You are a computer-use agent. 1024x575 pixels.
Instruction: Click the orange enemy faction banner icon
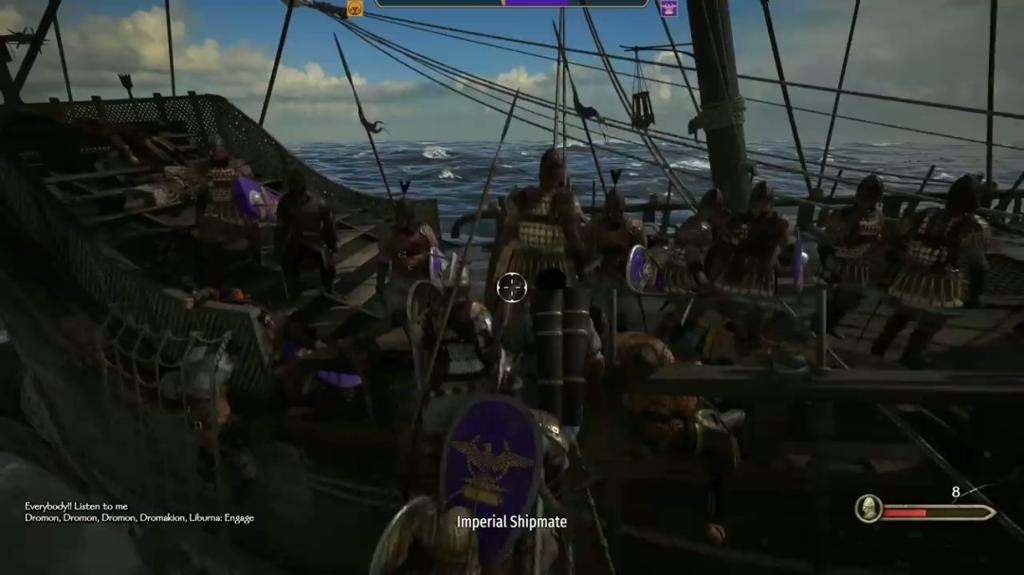[354, 8]
